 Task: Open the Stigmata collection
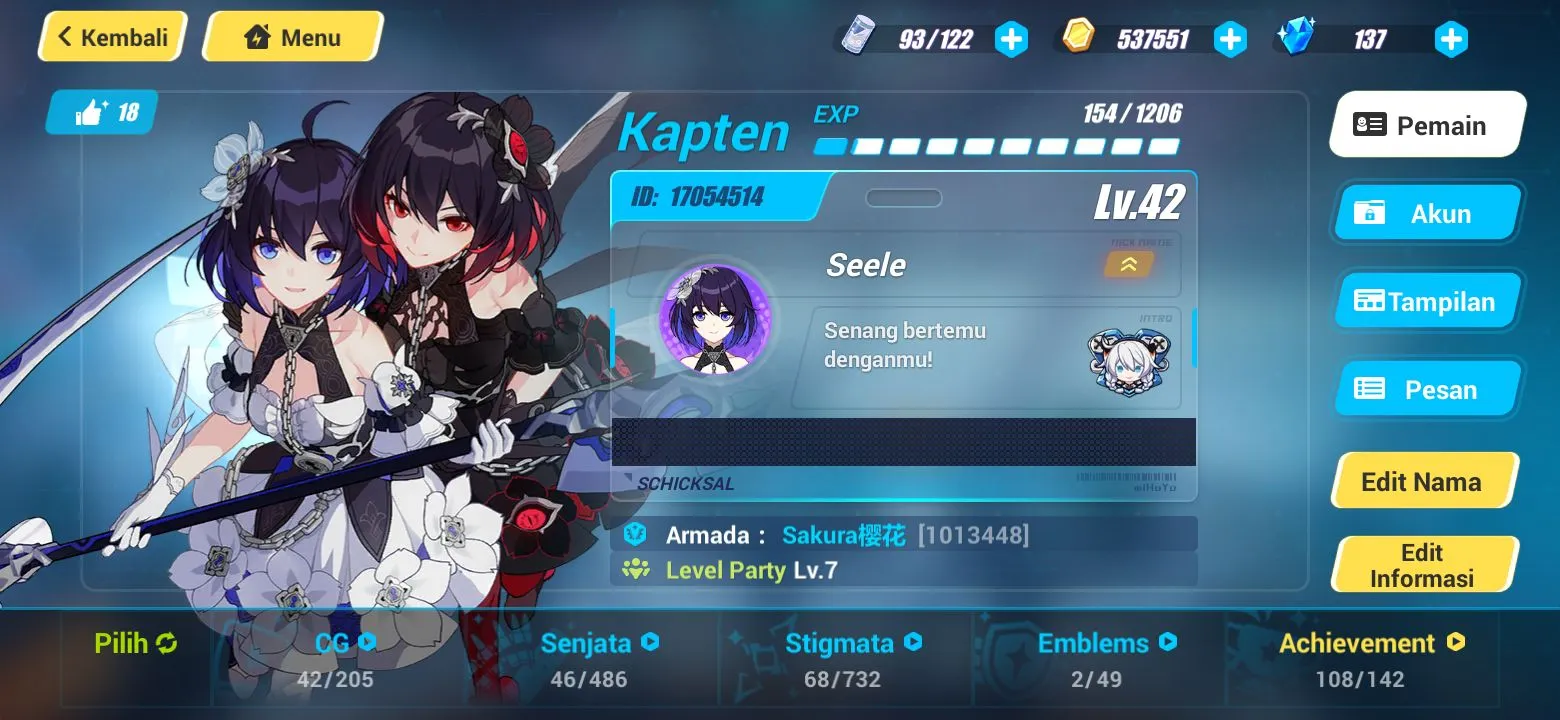(x=853, y=643)
